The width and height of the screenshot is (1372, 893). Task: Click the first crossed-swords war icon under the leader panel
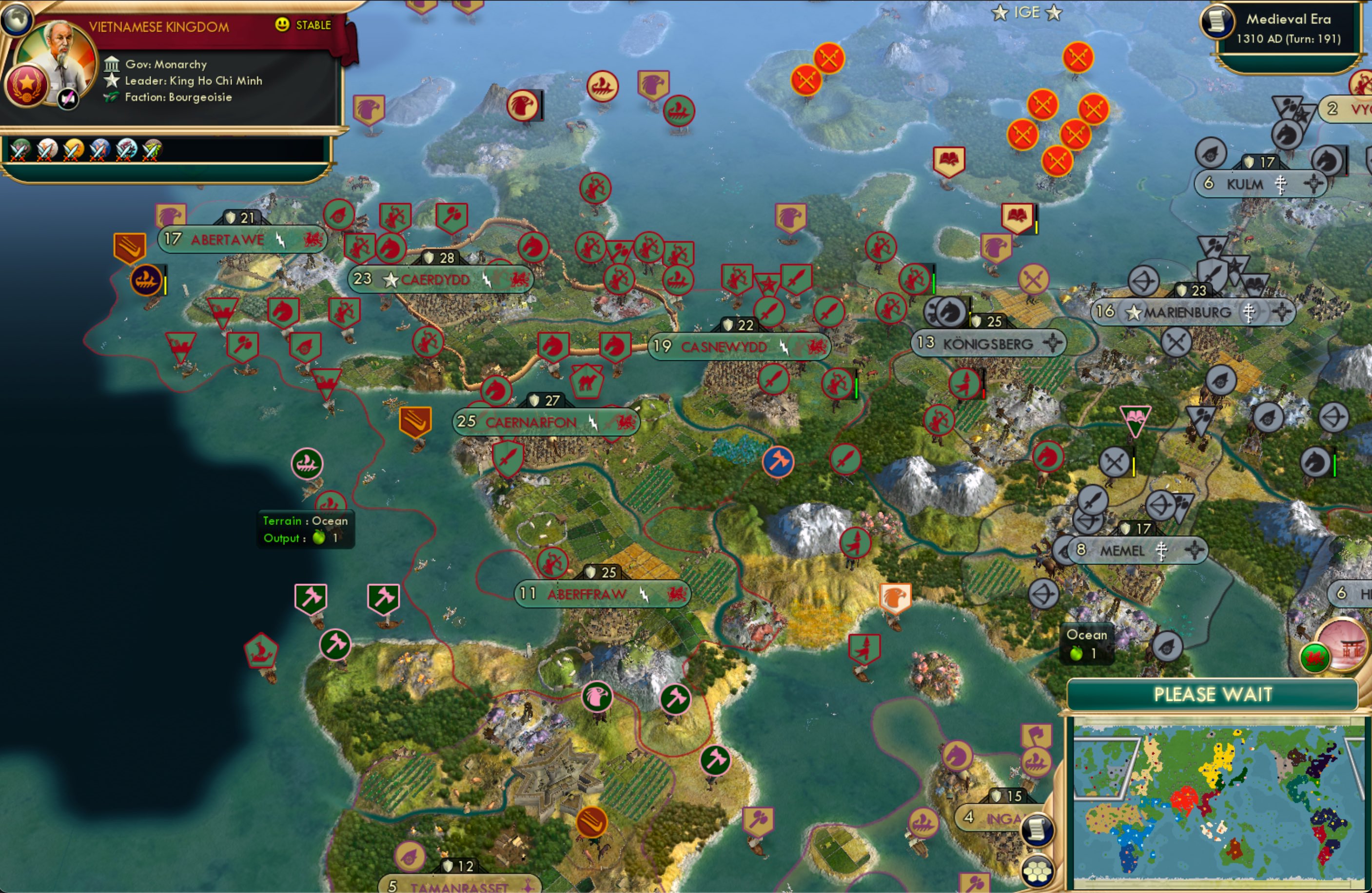pyautogui.click(x=20, y=150)
